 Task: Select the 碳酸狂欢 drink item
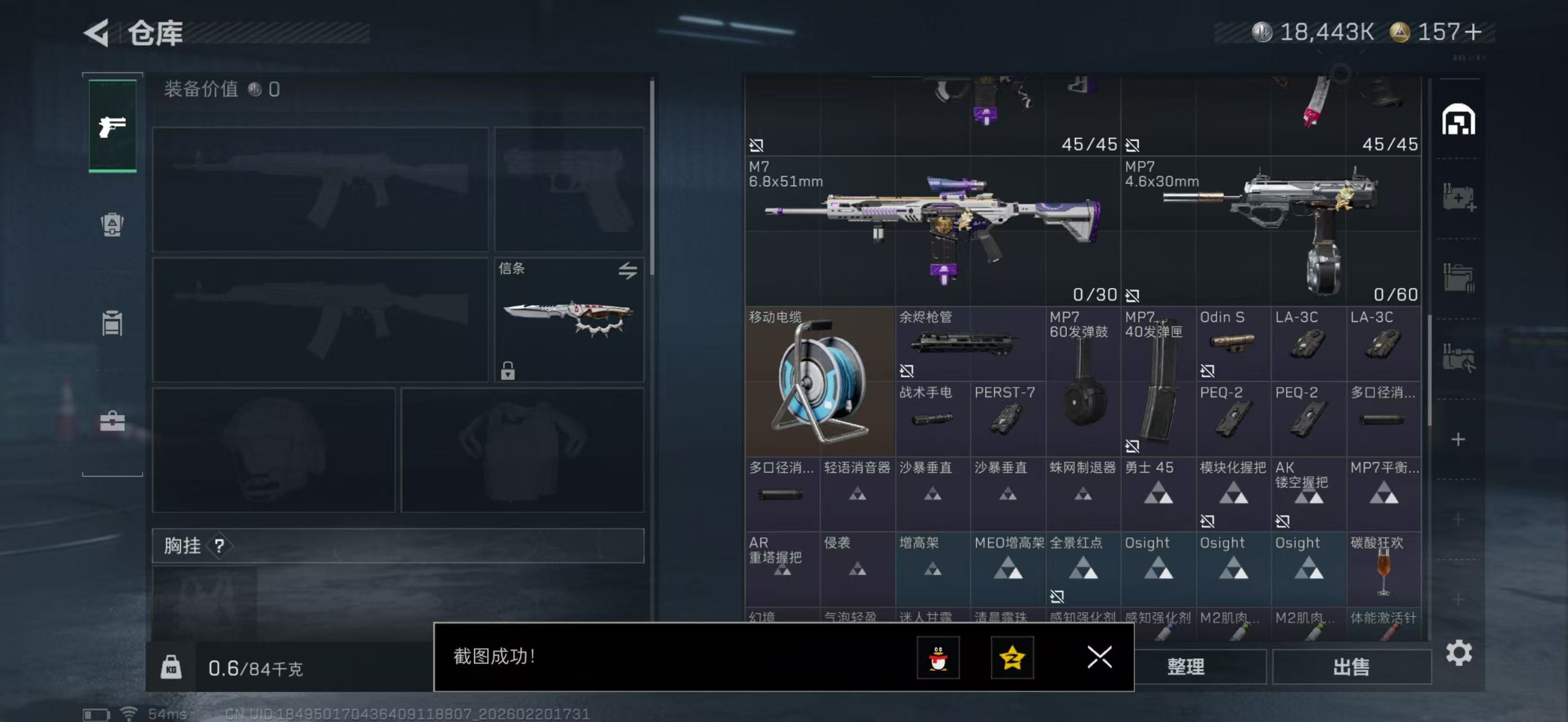coord(1384,569)
